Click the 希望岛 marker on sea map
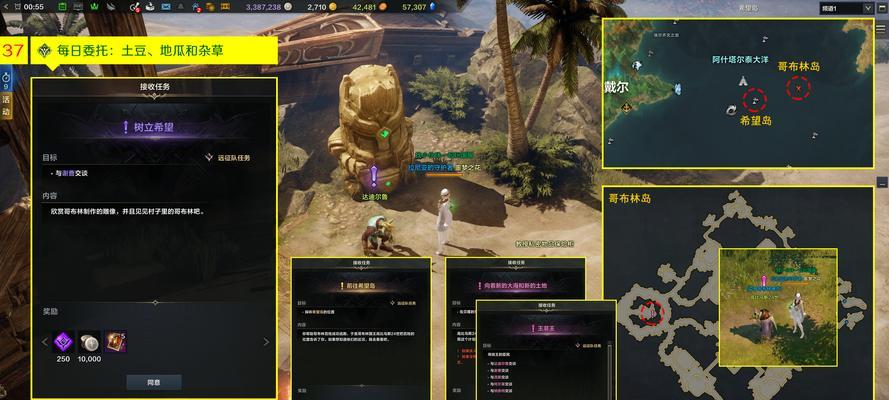 coord(754,100)
